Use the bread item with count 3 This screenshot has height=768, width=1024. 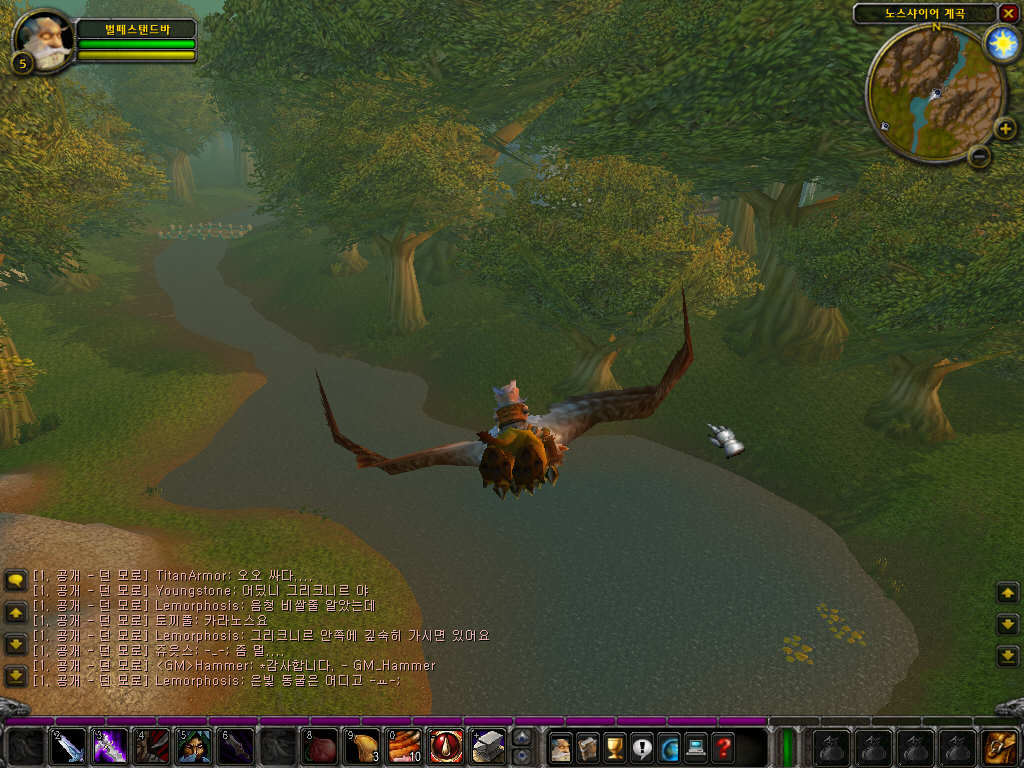362,747
